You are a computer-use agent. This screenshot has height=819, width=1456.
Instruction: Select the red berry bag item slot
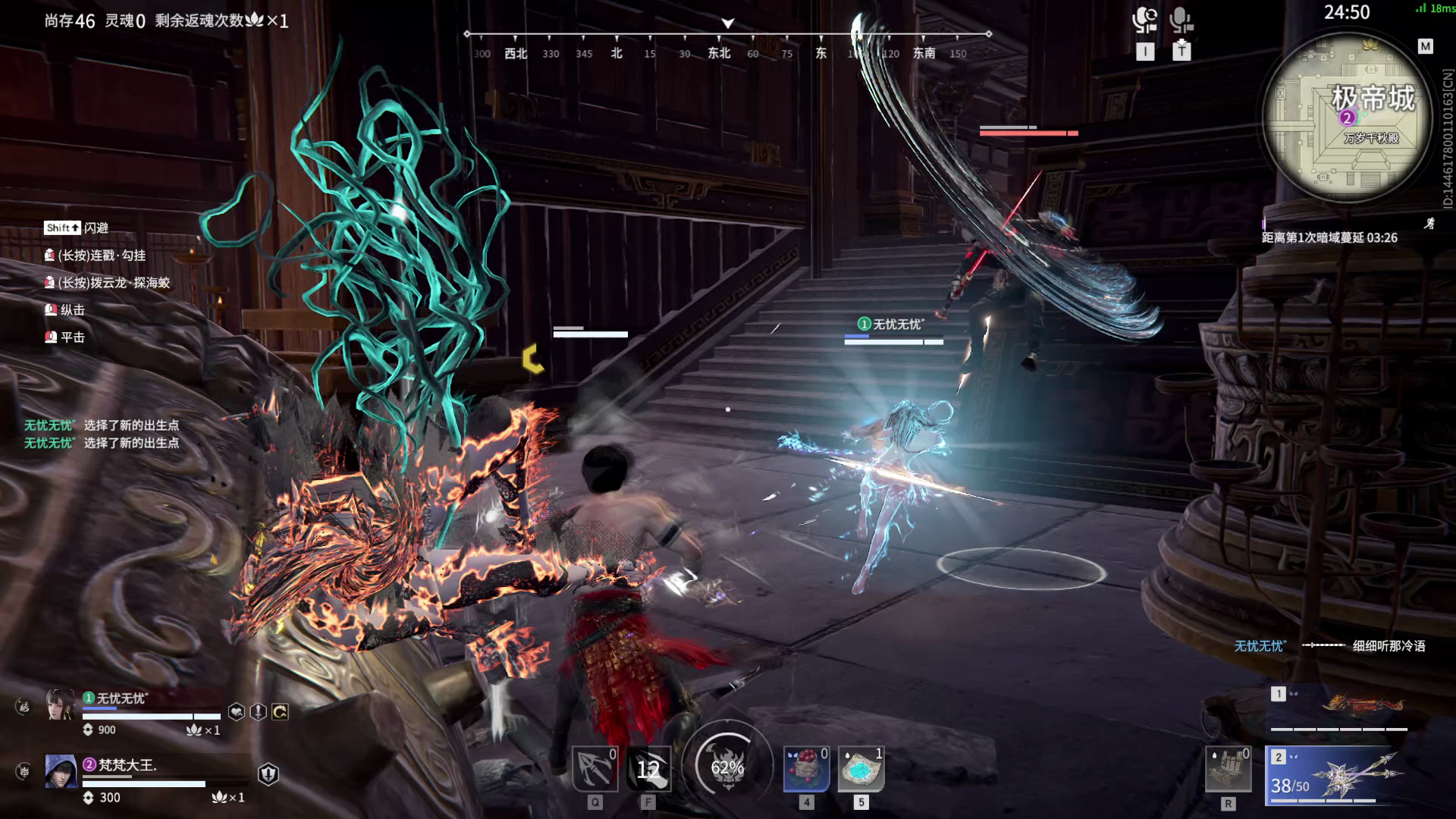pyautogui.click(x=806, y=769)
